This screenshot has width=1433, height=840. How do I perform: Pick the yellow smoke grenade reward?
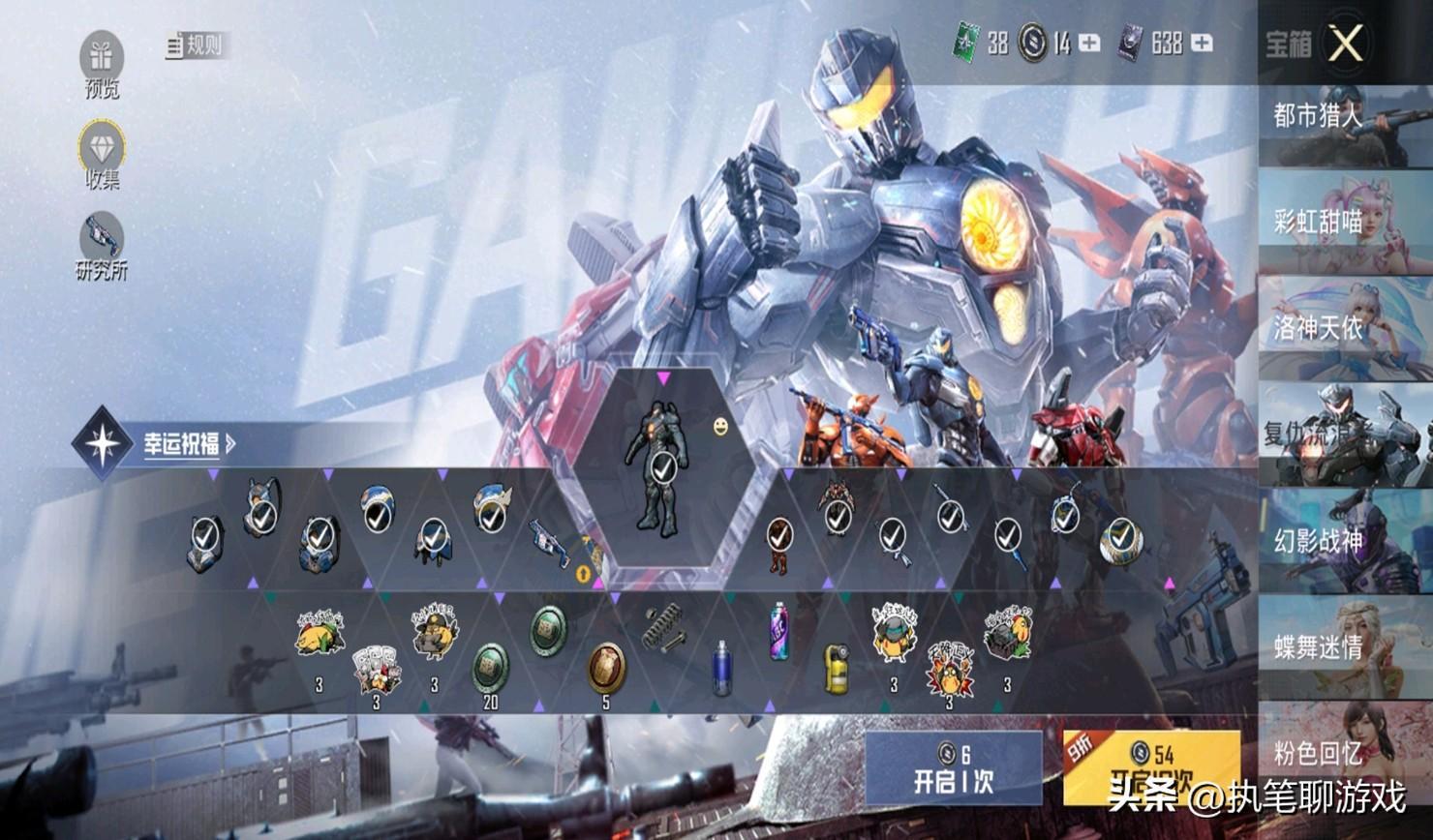pyautogui.click(x=837, y=669)
